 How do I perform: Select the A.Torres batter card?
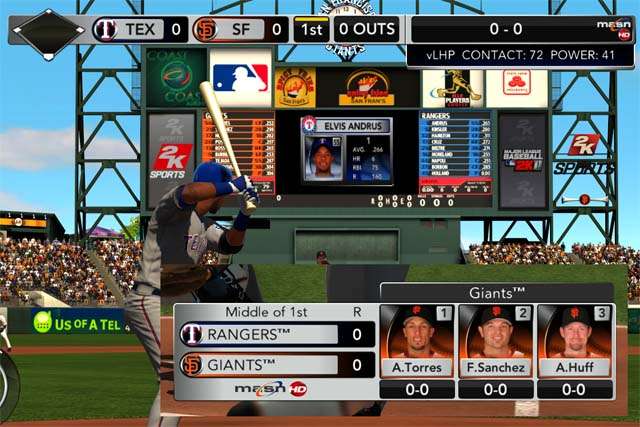pyautogui.click(x=418, y=343)
